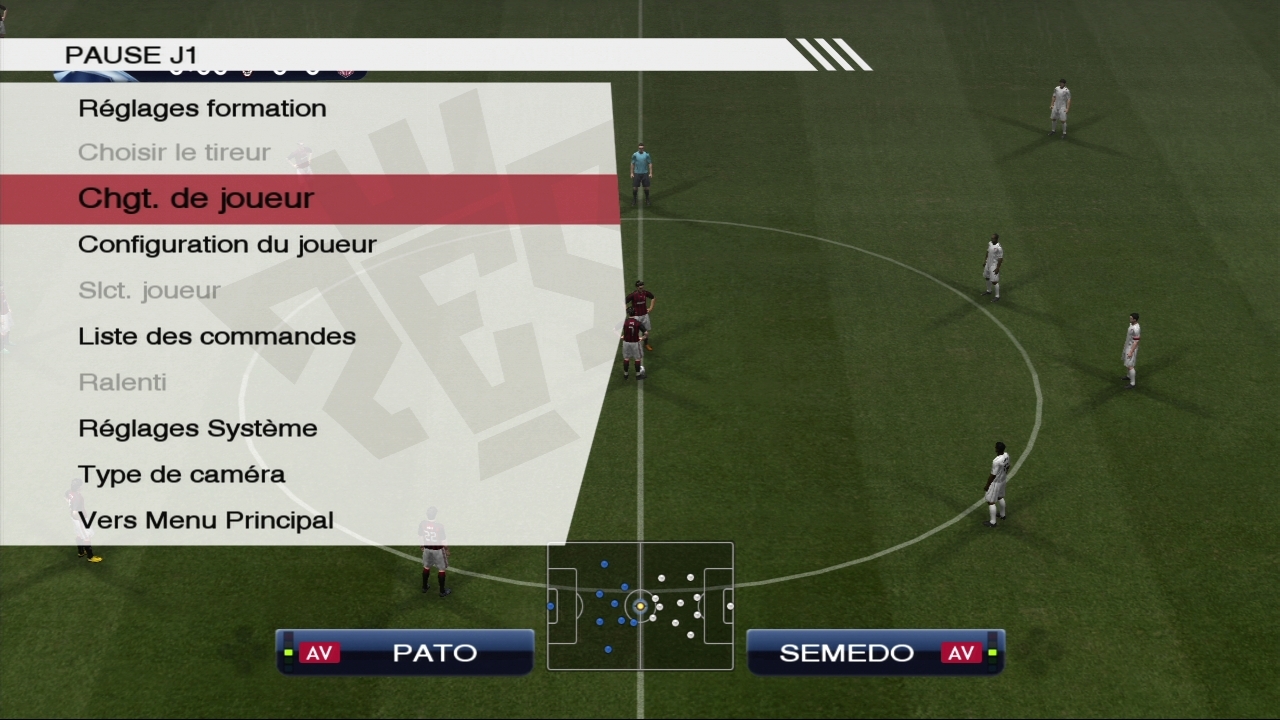Click the greyed Ralenti entry

coord(122,382)
